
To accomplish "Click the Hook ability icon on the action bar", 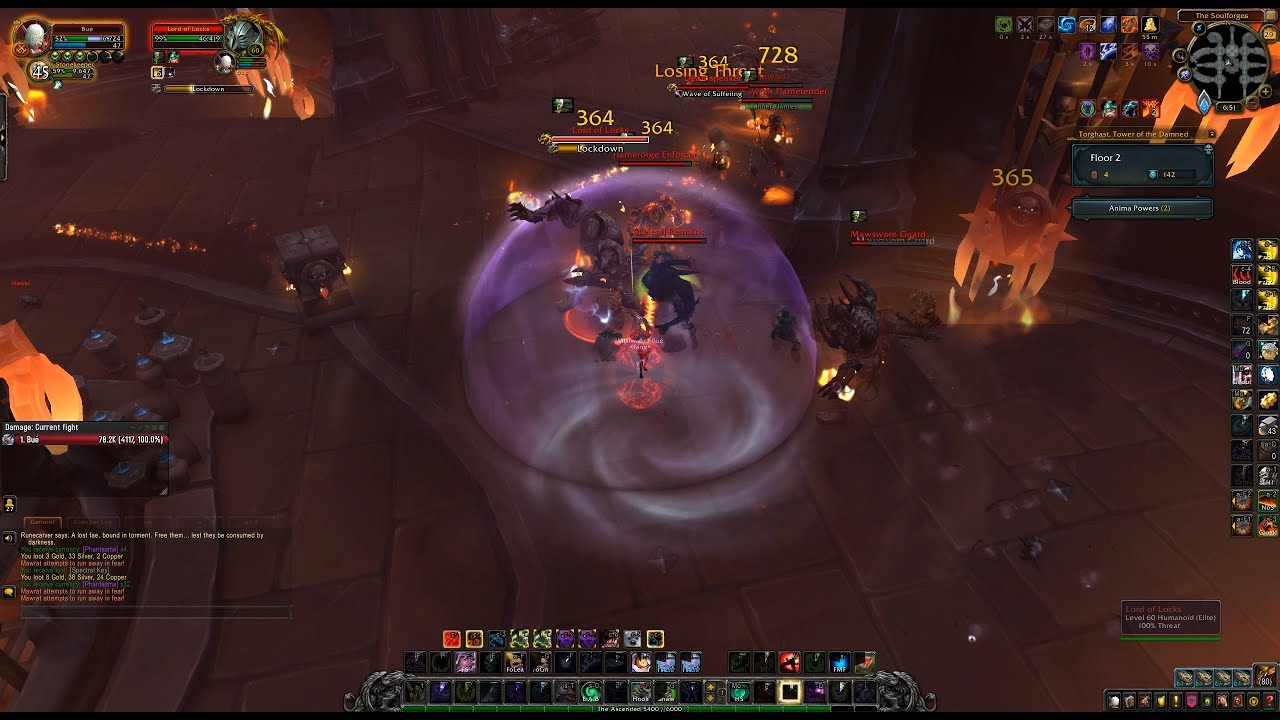I will coord(640,693).
